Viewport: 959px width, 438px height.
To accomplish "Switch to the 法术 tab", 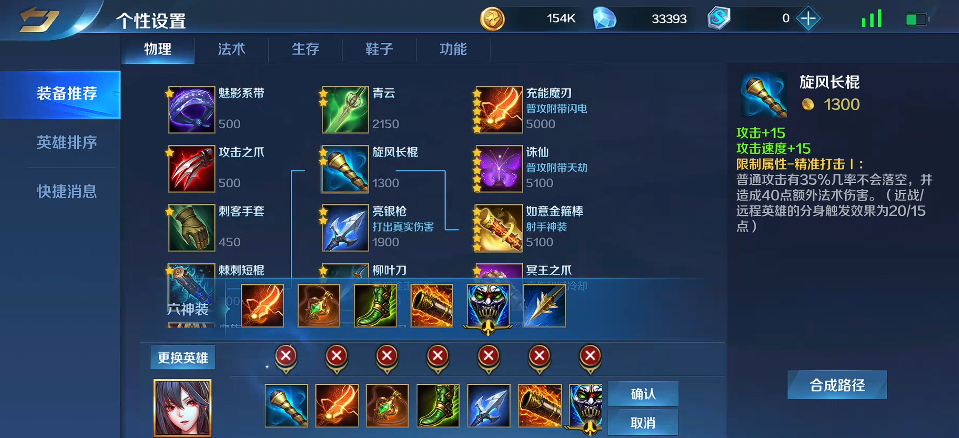I will [x=231, y=49].
